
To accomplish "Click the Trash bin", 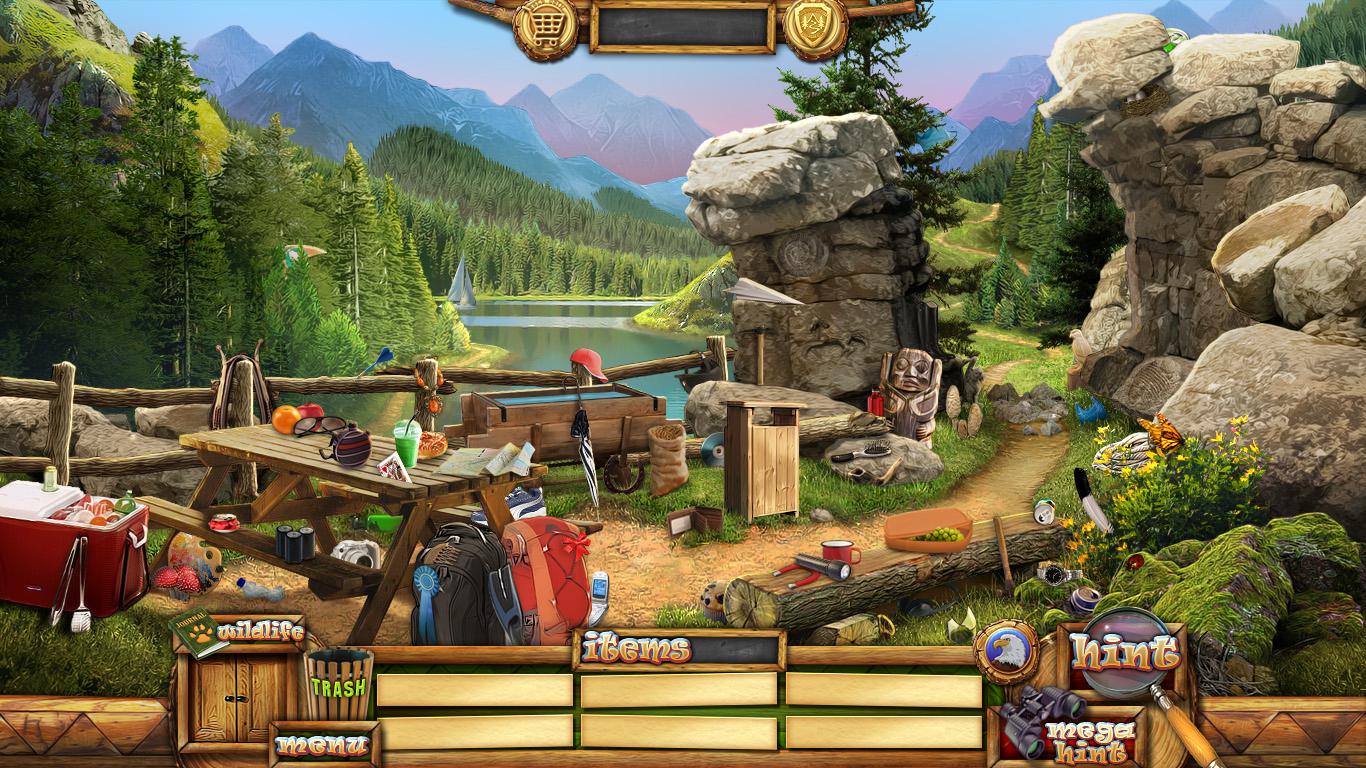I will [339, 684].
